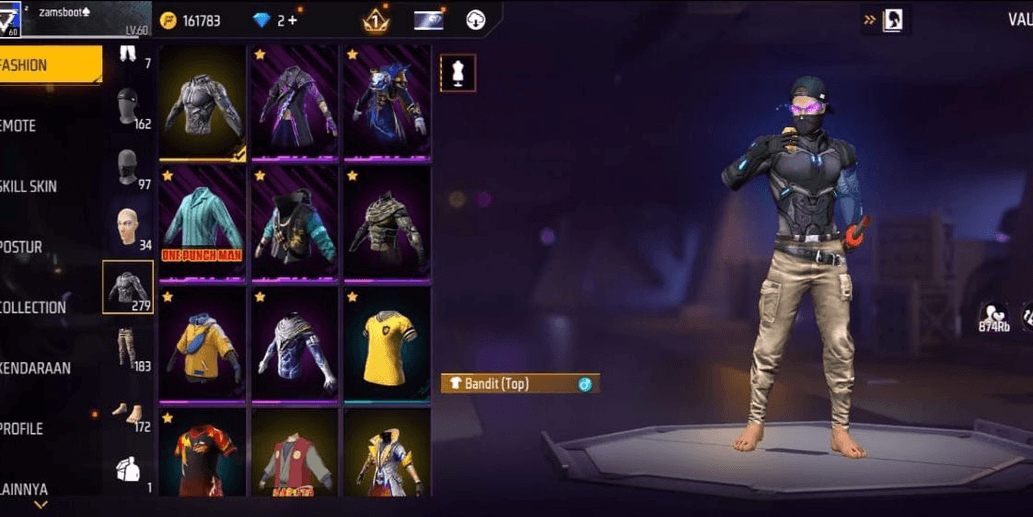1033x517 pixels.
Task: Open the SKILL SKIN section
Action: coord(40,186)
